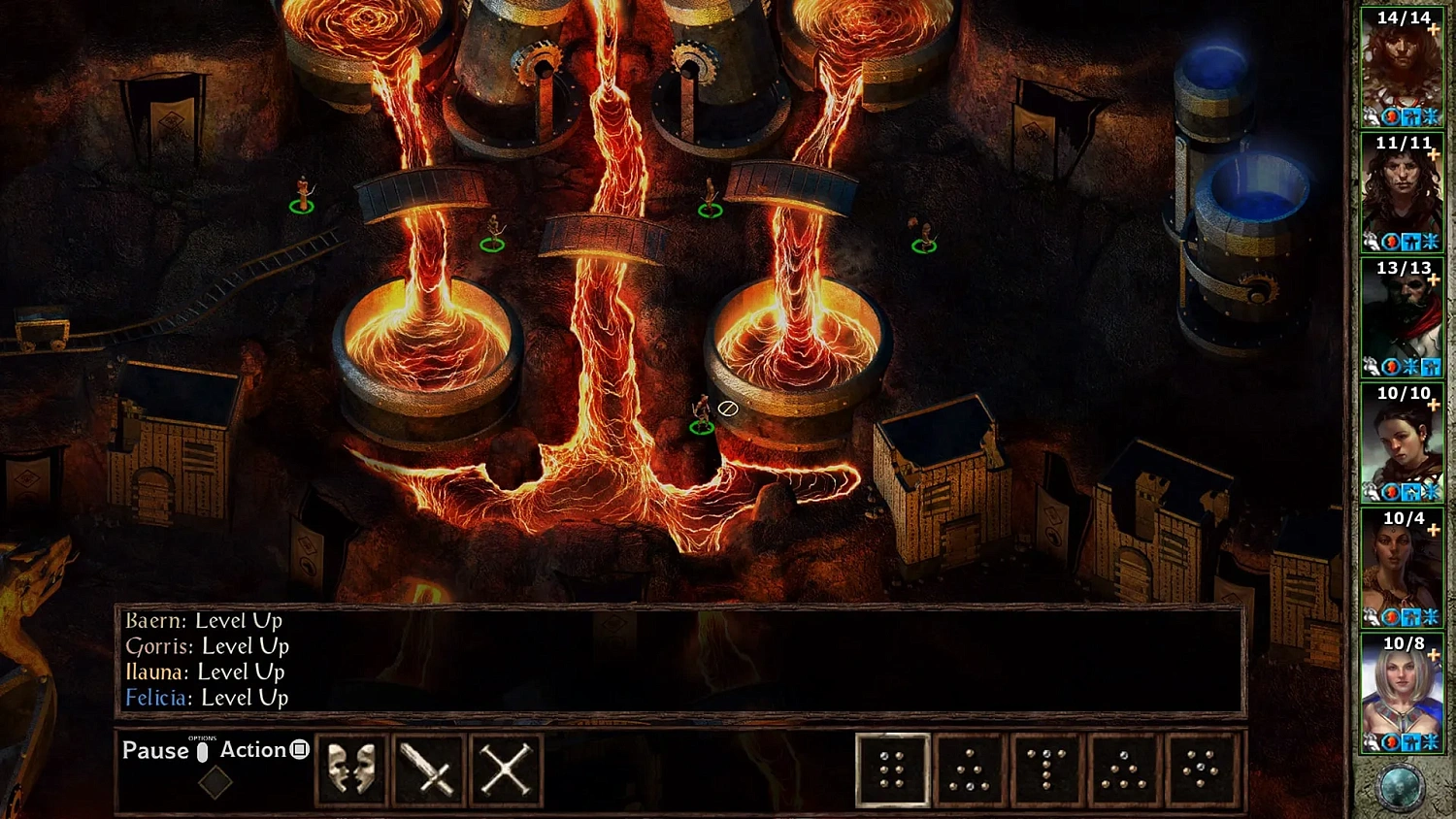The width and height of the screenshot is (1456, 819).
Task: Select the fourth triangle party formation
Action: click(1124, 770)
